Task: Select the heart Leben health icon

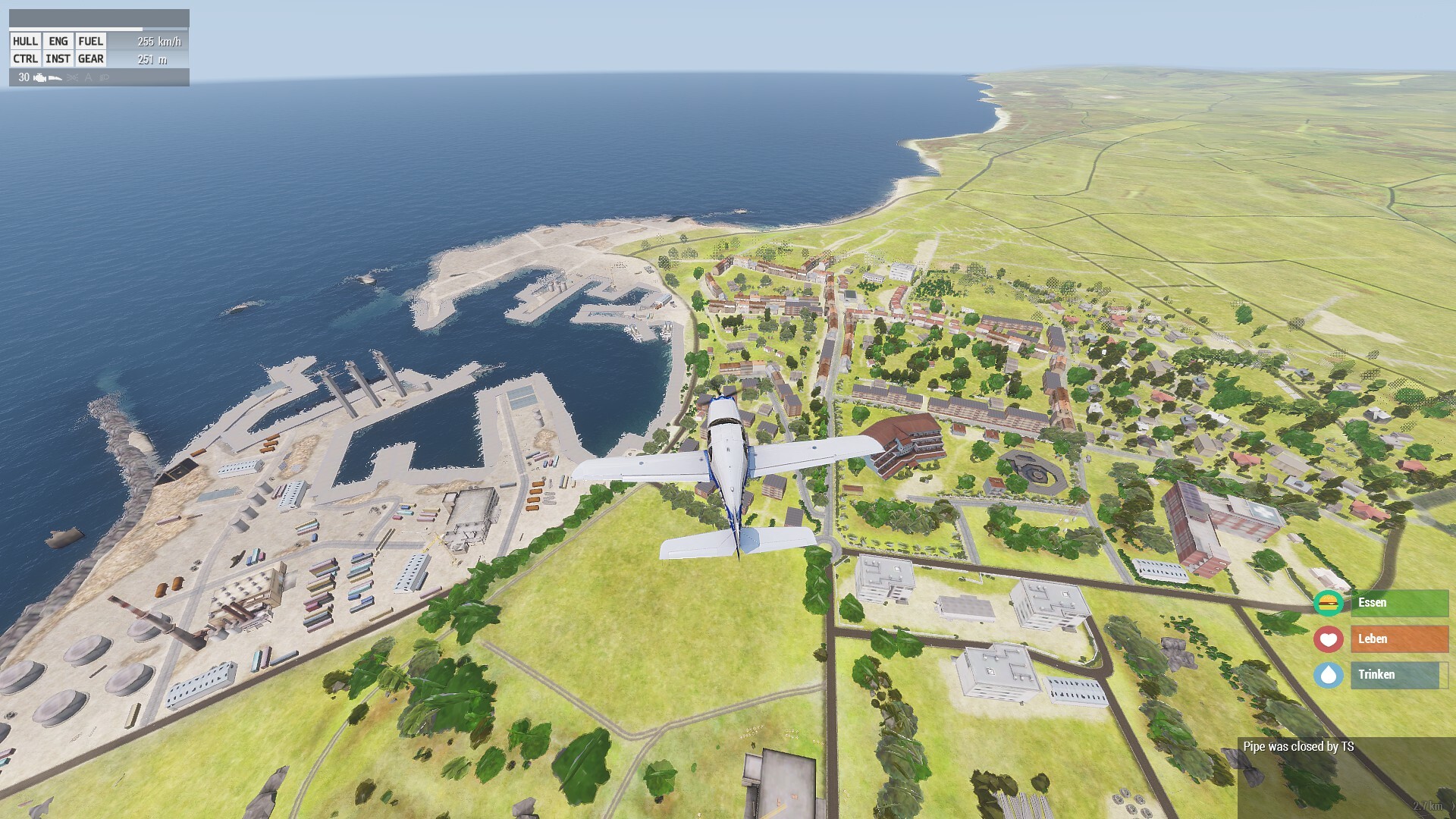Action: (x=1328, y=639)
